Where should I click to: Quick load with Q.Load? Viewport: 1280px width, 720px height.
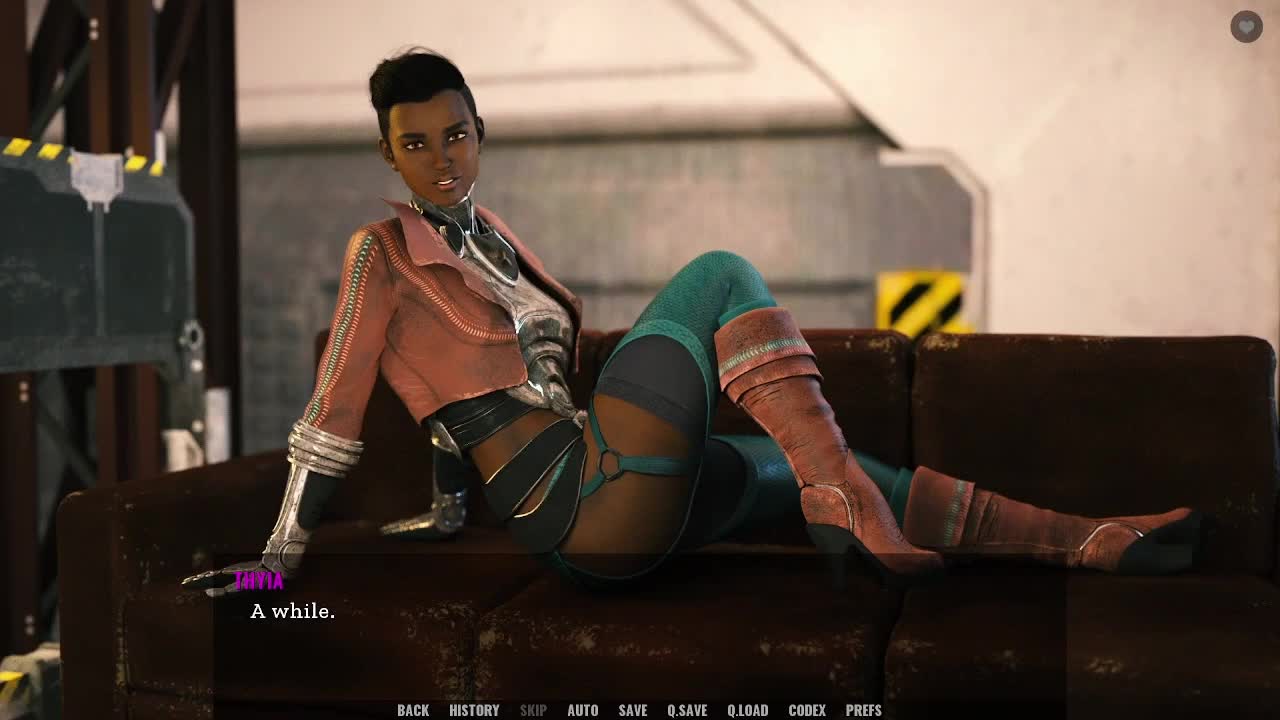748,710
